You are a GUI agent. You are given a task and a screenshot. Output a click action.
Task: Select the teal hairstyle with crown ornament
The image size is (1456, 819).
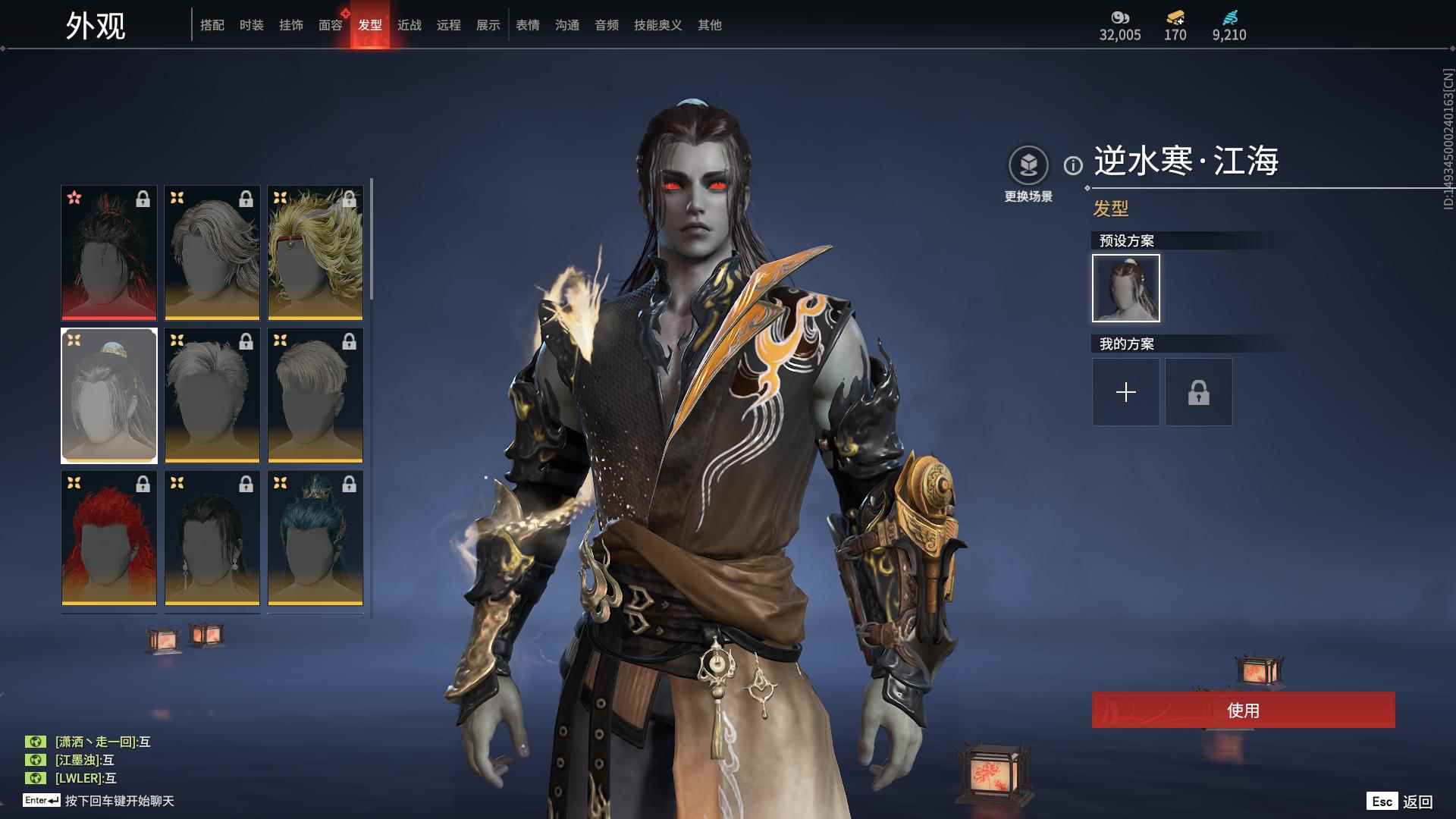(315, 538)
